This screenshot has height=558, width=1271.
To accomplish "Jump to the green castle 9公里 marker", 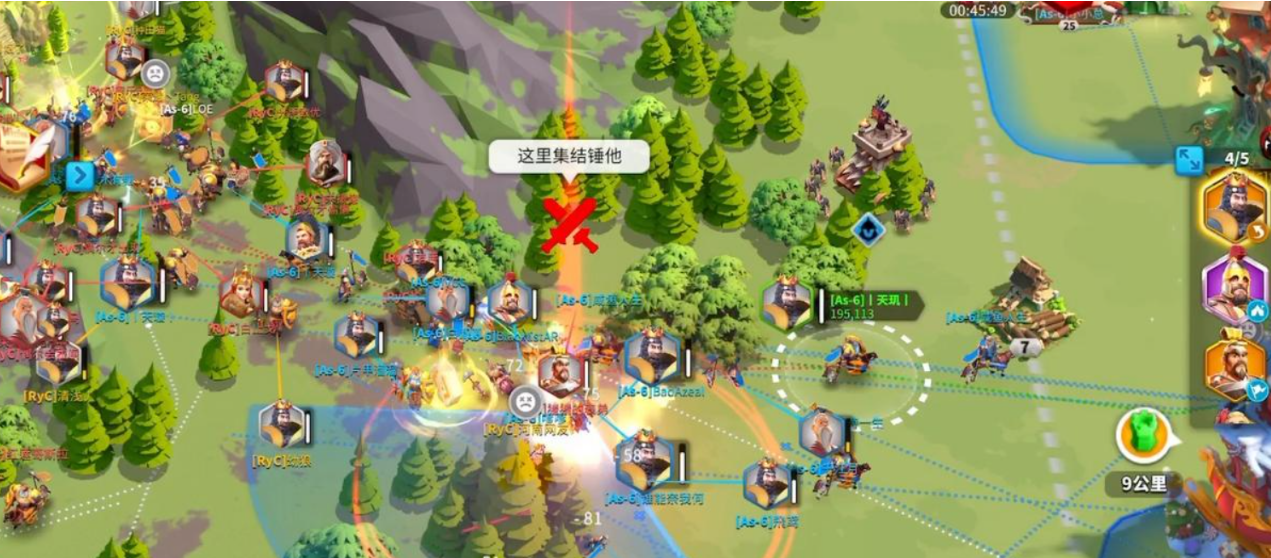I will (x=1142, y=438).
